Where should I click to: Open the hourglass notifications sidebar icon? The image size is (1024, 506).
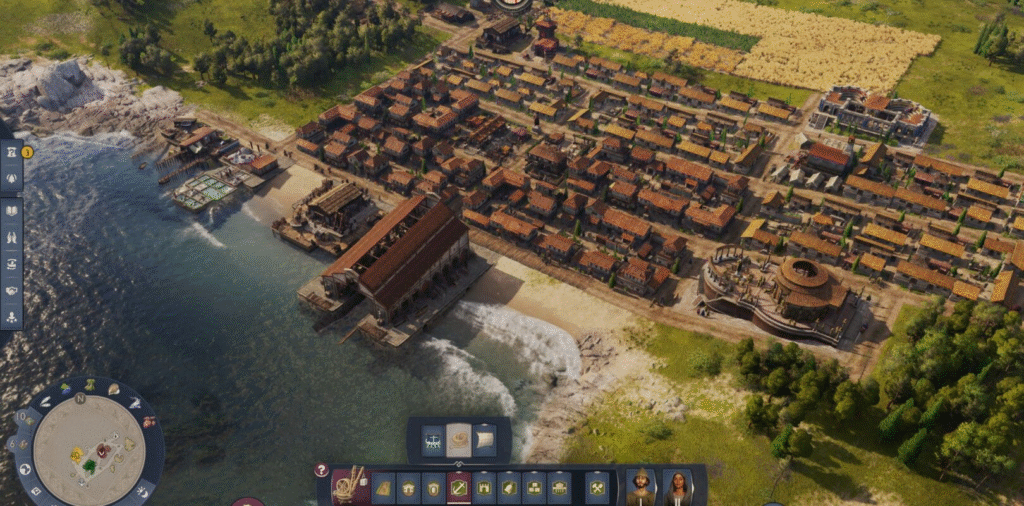(x=11, y=153)
